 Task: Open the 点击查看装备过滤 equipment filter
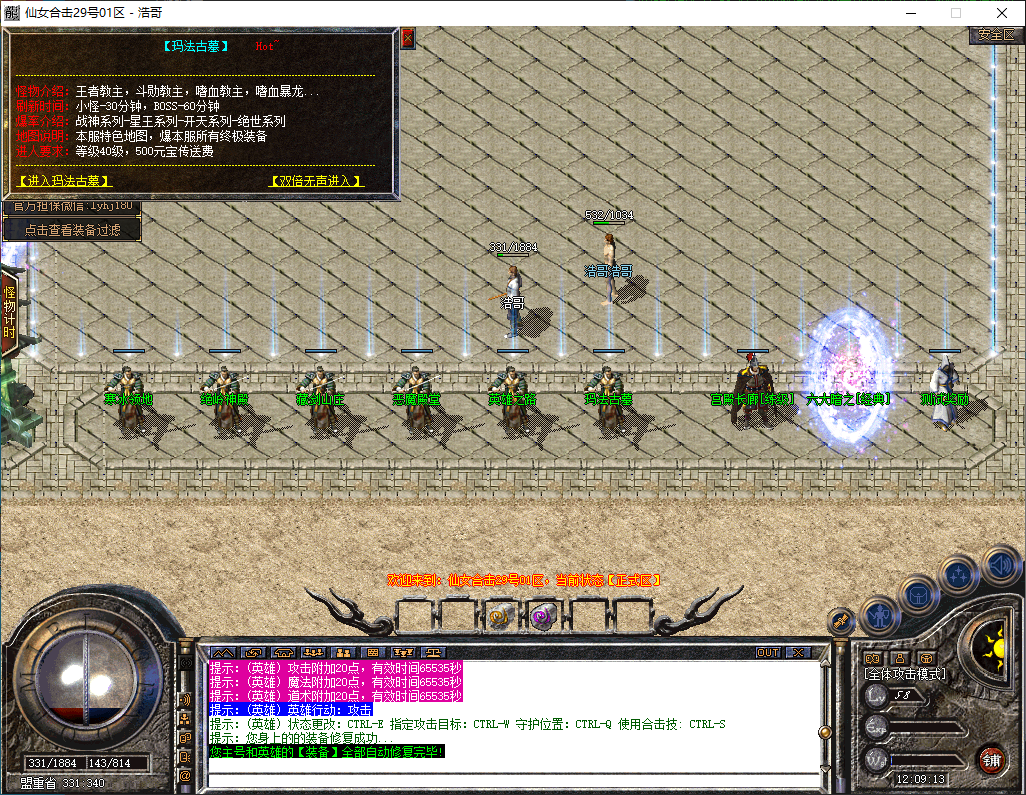[x=72, y=230]
